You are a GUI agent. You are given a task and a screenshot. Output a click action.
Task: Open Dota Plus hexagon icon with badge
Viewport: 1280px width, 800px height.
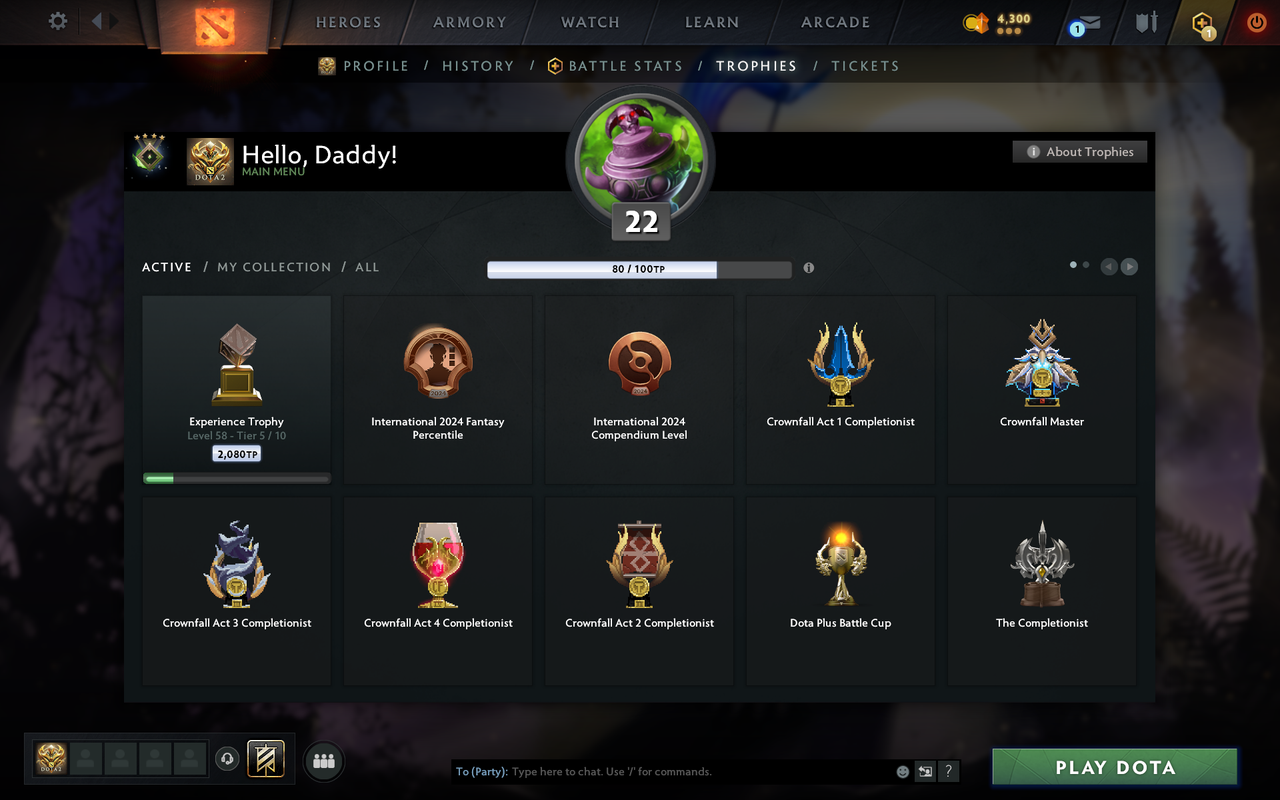click(1201, 22)
